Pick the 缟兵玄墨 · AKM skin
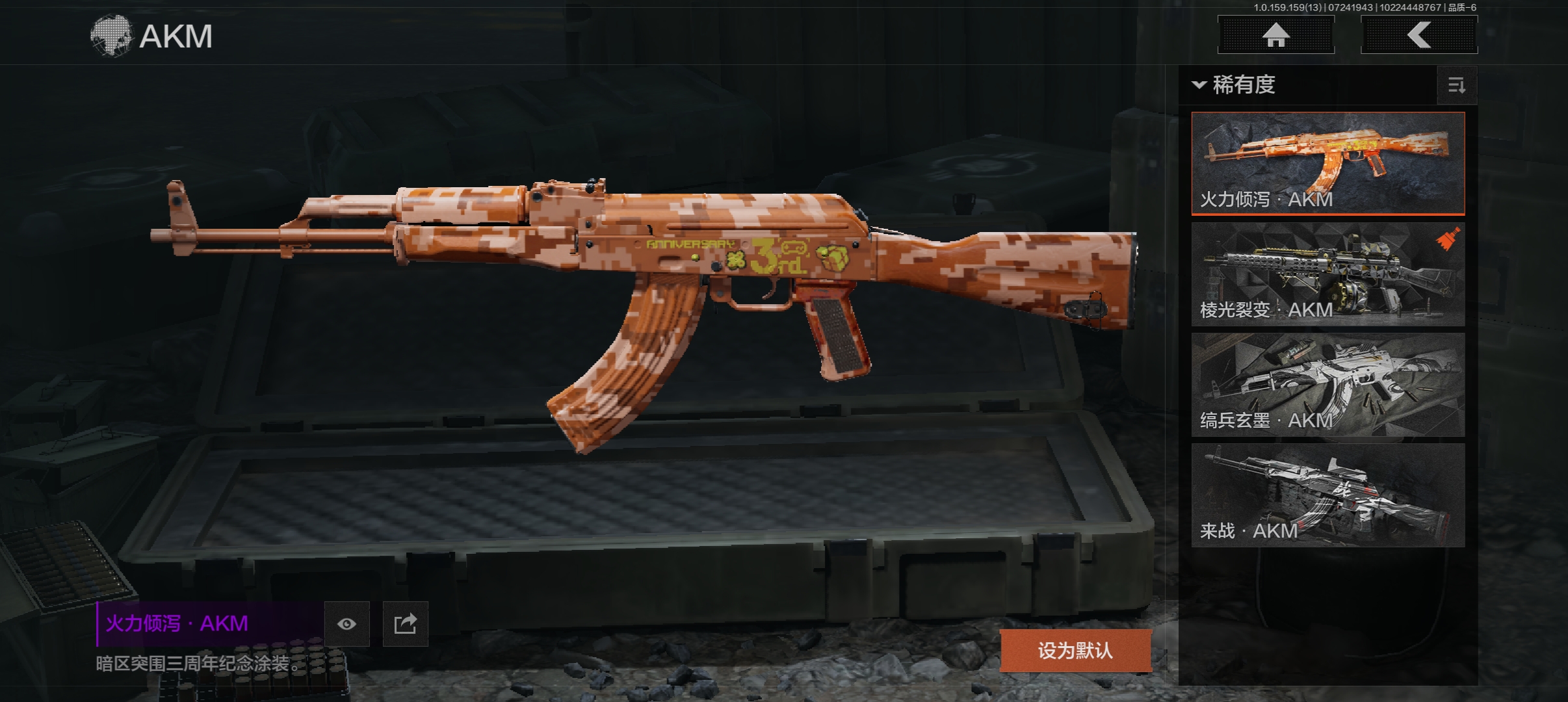1568x702 pixels. [1327, 385]
